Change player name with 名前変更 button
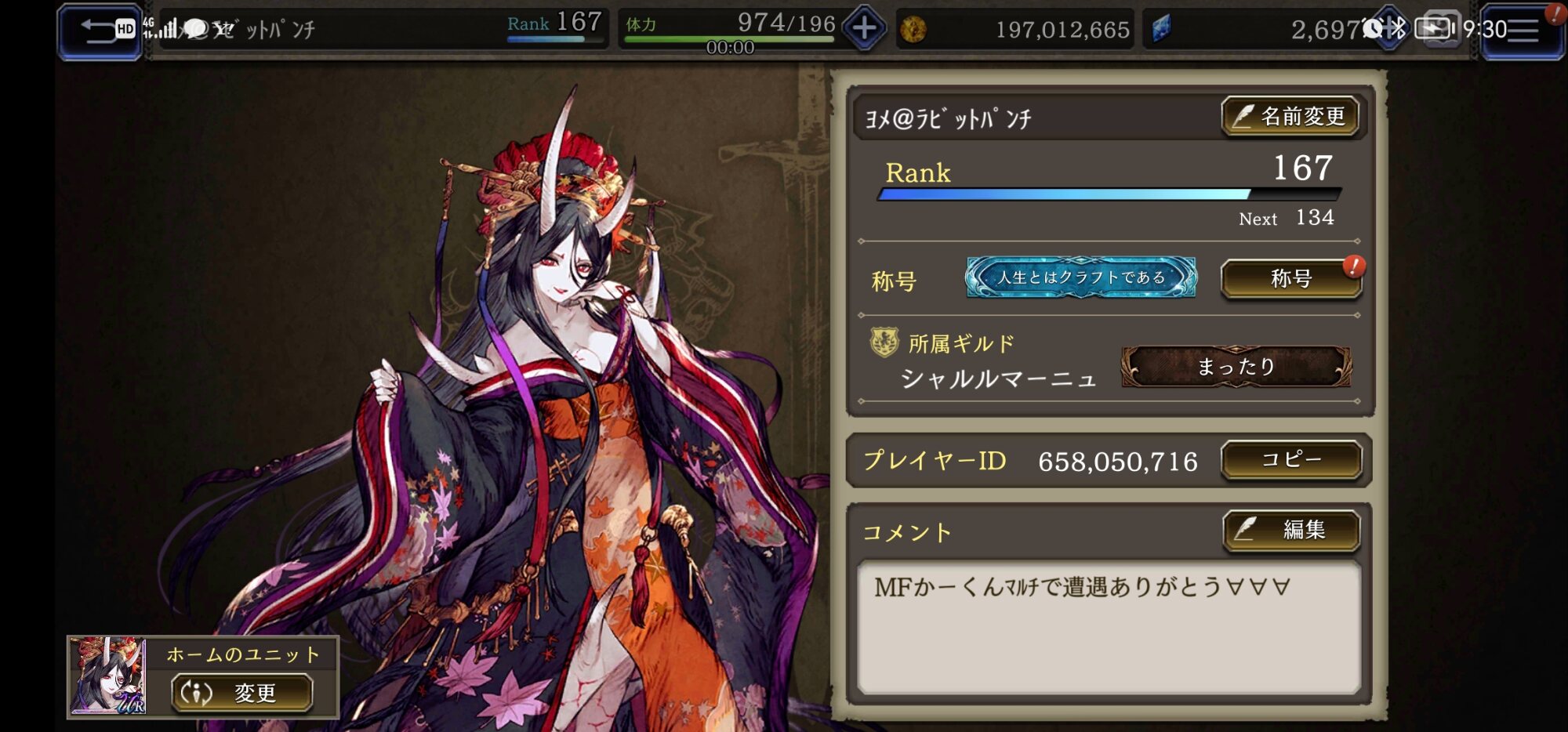Viewport: 1568px width, 732px height. click(x=1290, y=117)
